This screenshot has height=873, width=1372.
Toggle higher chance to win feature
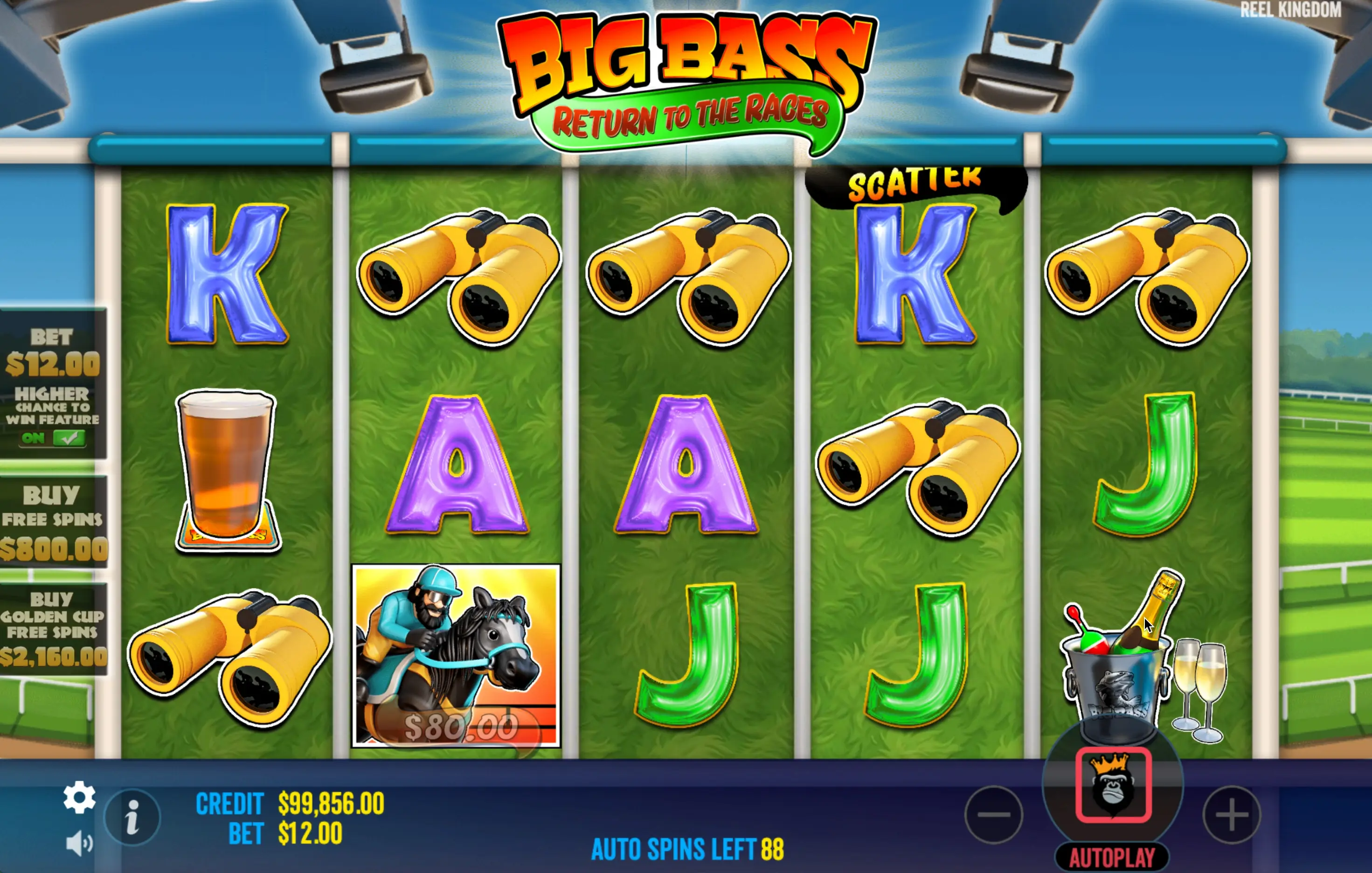coord(53,437)
